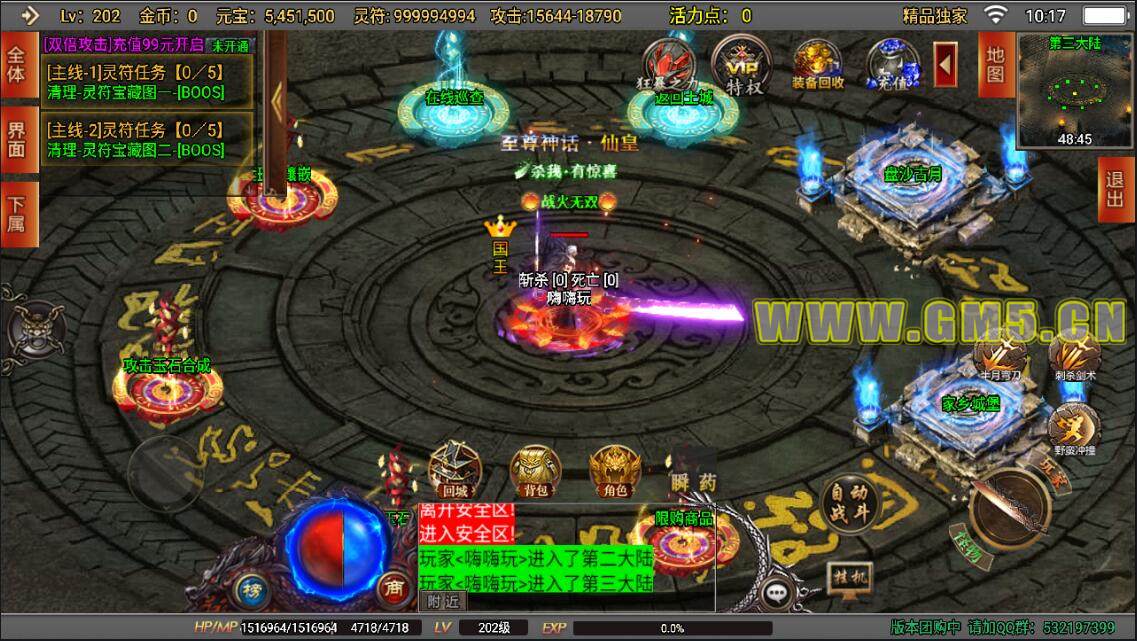Start 挂机 idle mode
The image size is (1137, 641).
pyautogui.click(x=848, y=575)
